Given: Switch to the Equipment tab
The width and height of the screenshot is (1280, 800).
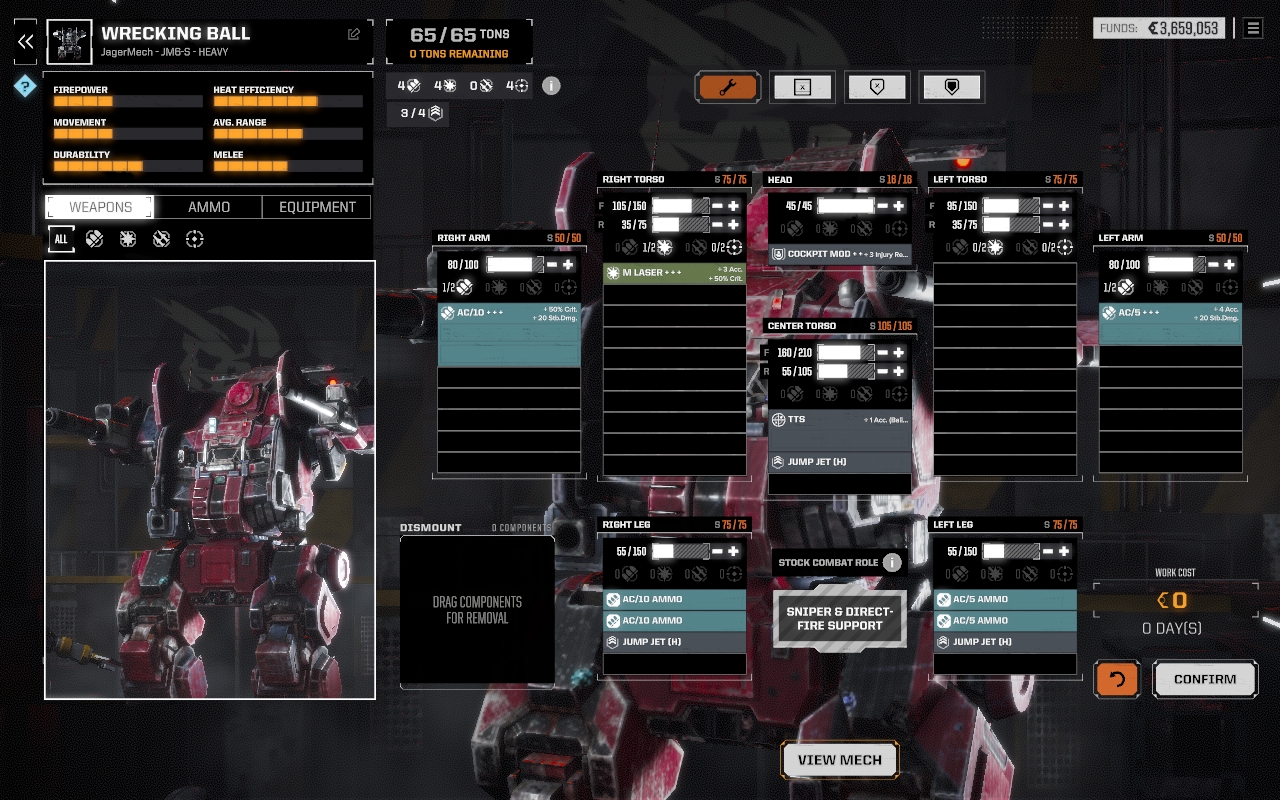Looking at the screenshot, I should (317, 207).
